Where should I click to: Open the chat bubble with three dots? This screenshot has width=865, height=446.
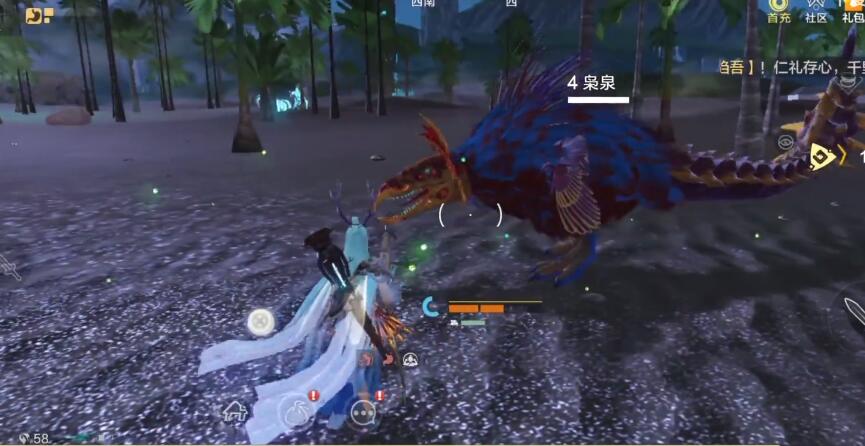pos(363,411)
